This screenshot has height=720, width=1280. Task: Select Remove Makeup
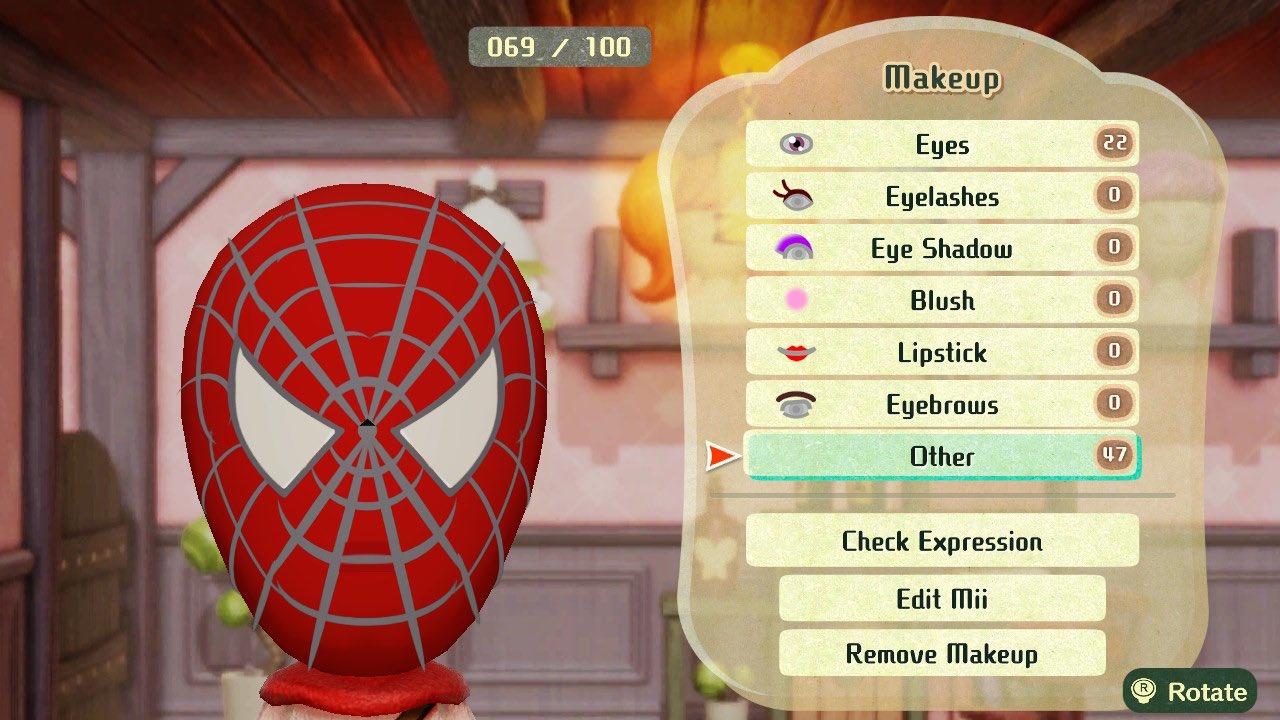tap(940, 655)
